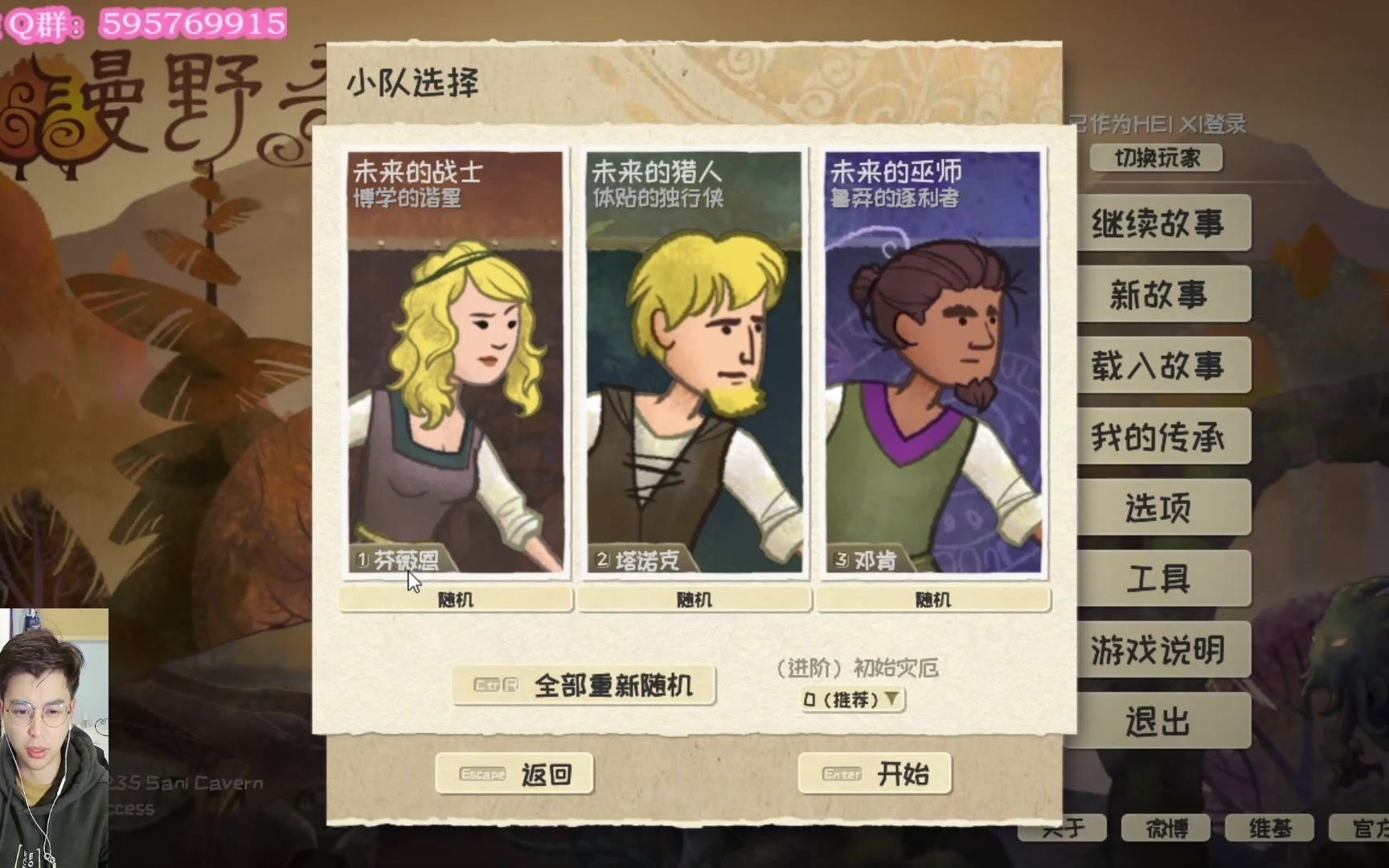
Task: Open 我的传承 legacy menu
Action: [x=1164, y=436]
